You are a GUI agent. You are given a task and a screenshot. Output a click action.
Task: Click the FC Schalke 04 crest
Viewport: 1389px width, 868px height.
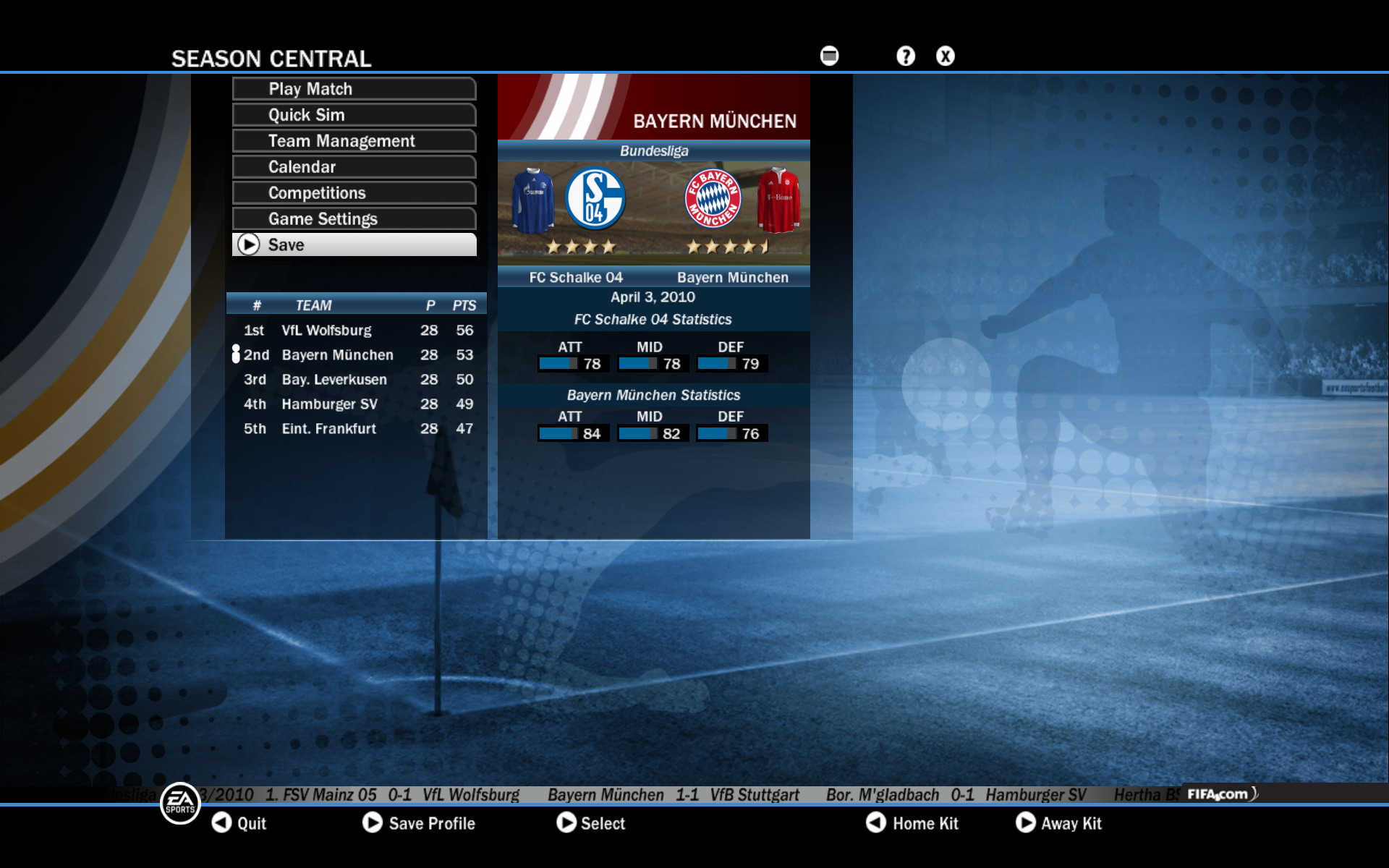click(x=595, y=199)
